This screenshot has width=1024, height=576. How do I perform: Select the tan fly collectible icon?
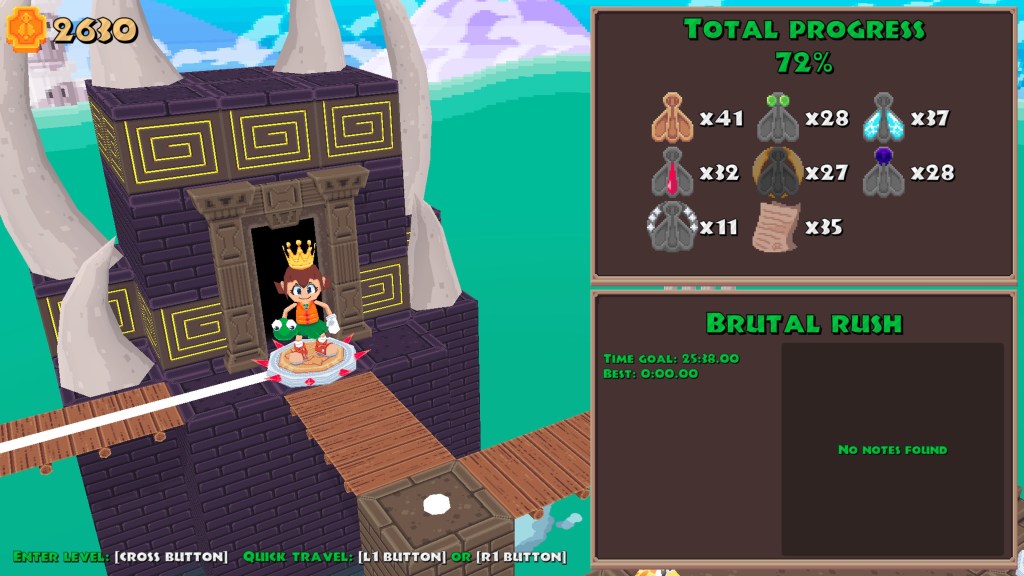pyautogui.click(x=672, y=118)
